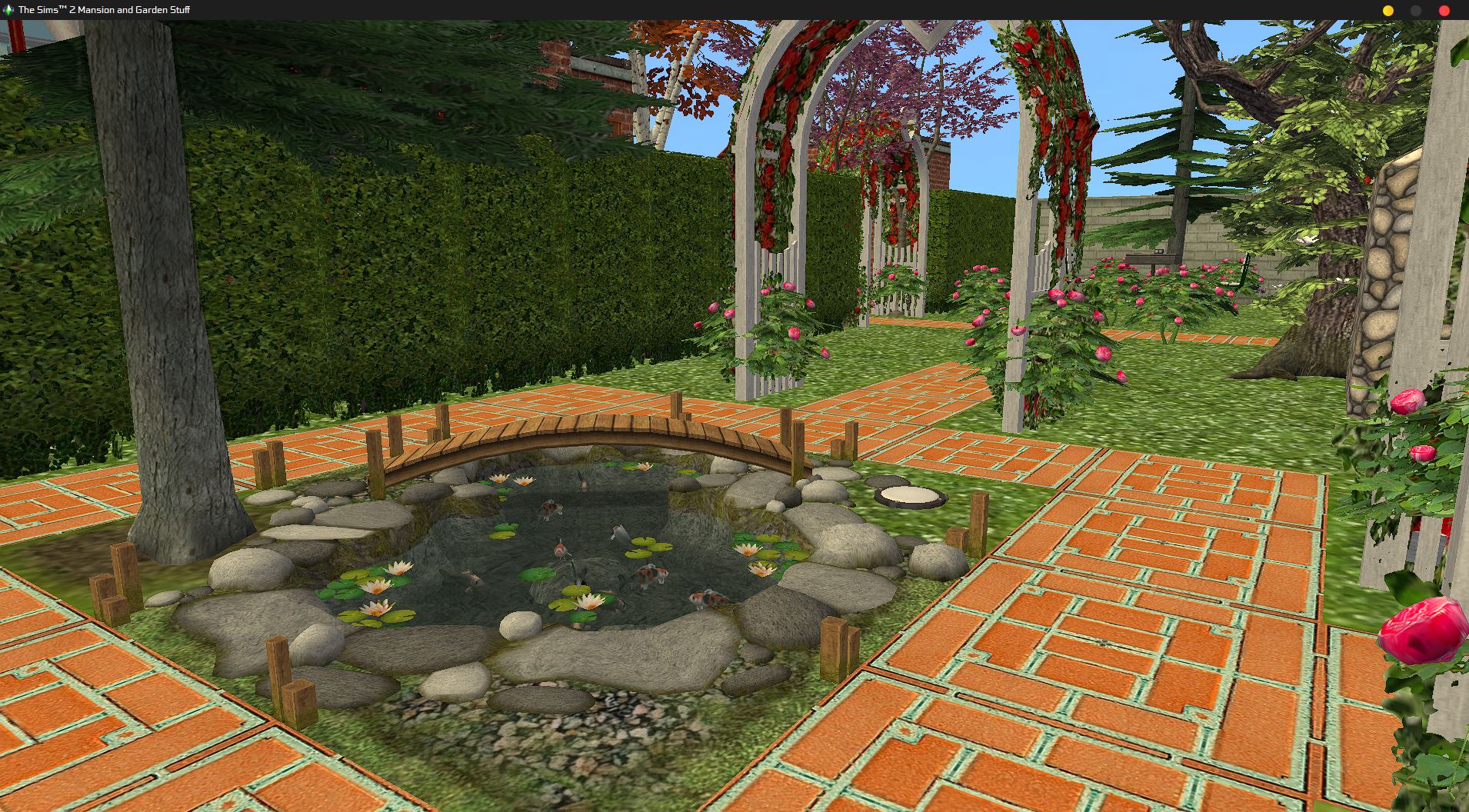The height and width of the screenshot is (812, 1469).
Task: Click the round stepping stone beside the pond
Action: pyautogui.click(x=908, y=496)
